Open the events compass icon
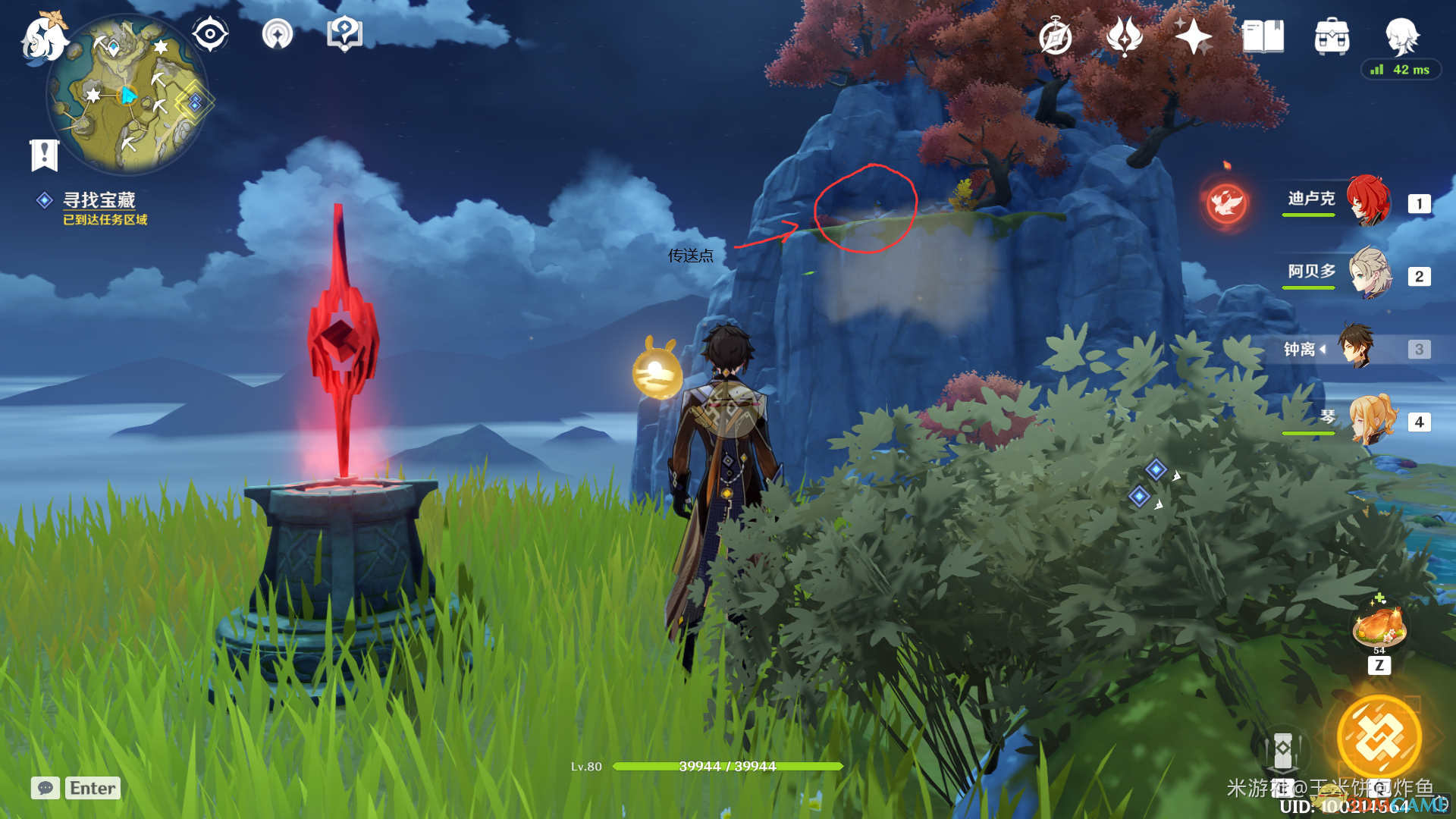 pyautogui.click(x=1056, y=37)
